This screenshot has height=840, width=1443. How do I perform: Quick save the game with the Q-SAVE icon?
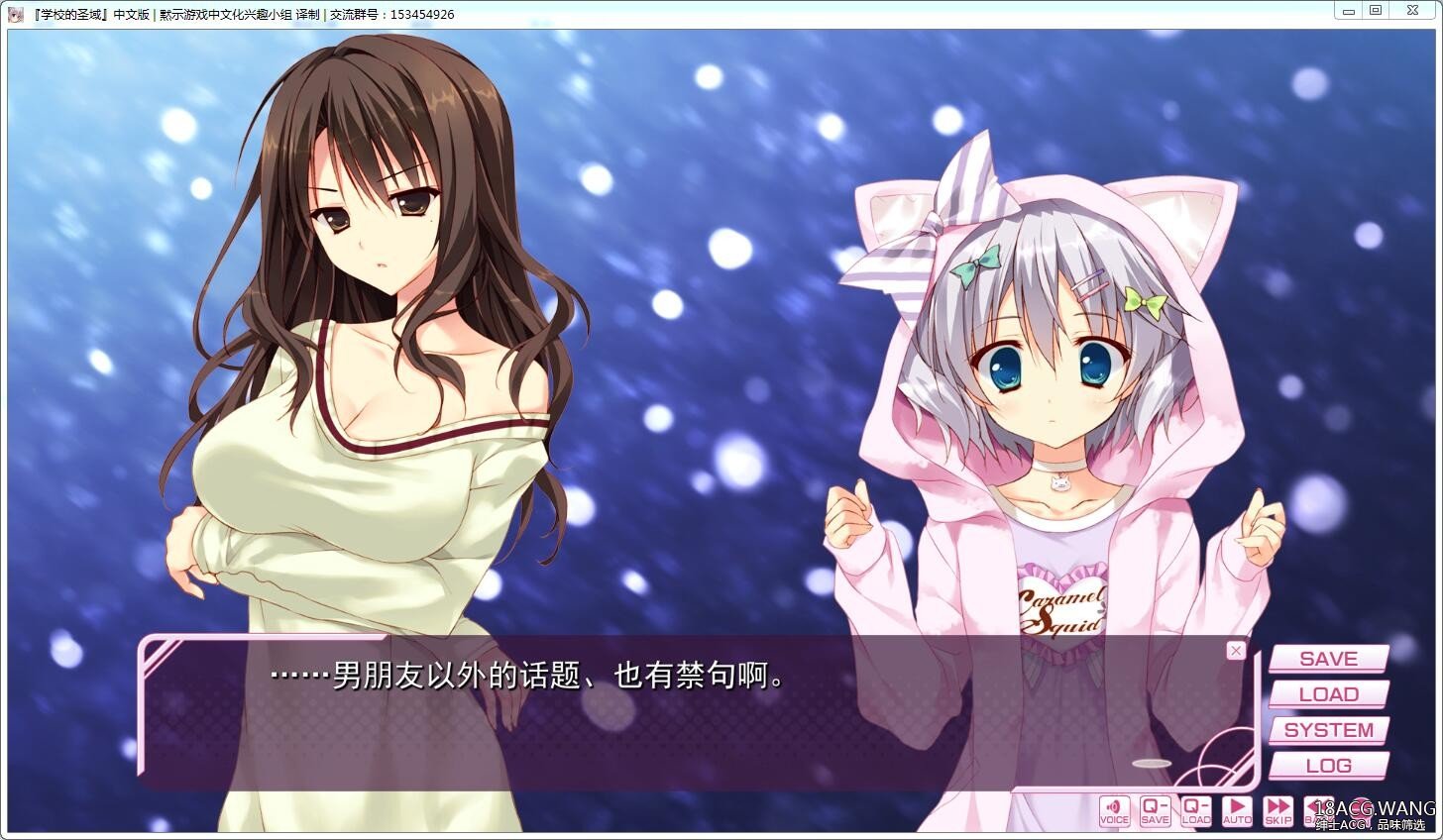pos(1155,810)
